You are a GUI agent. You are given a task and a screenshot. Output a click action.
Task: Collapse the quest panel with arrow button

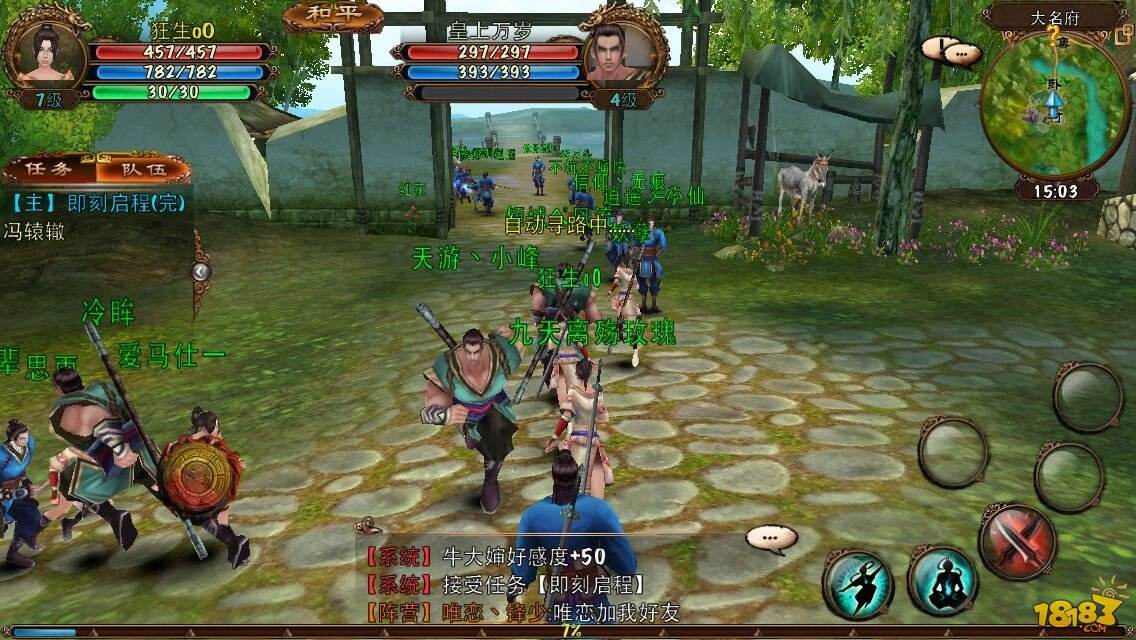coord(201,271)
